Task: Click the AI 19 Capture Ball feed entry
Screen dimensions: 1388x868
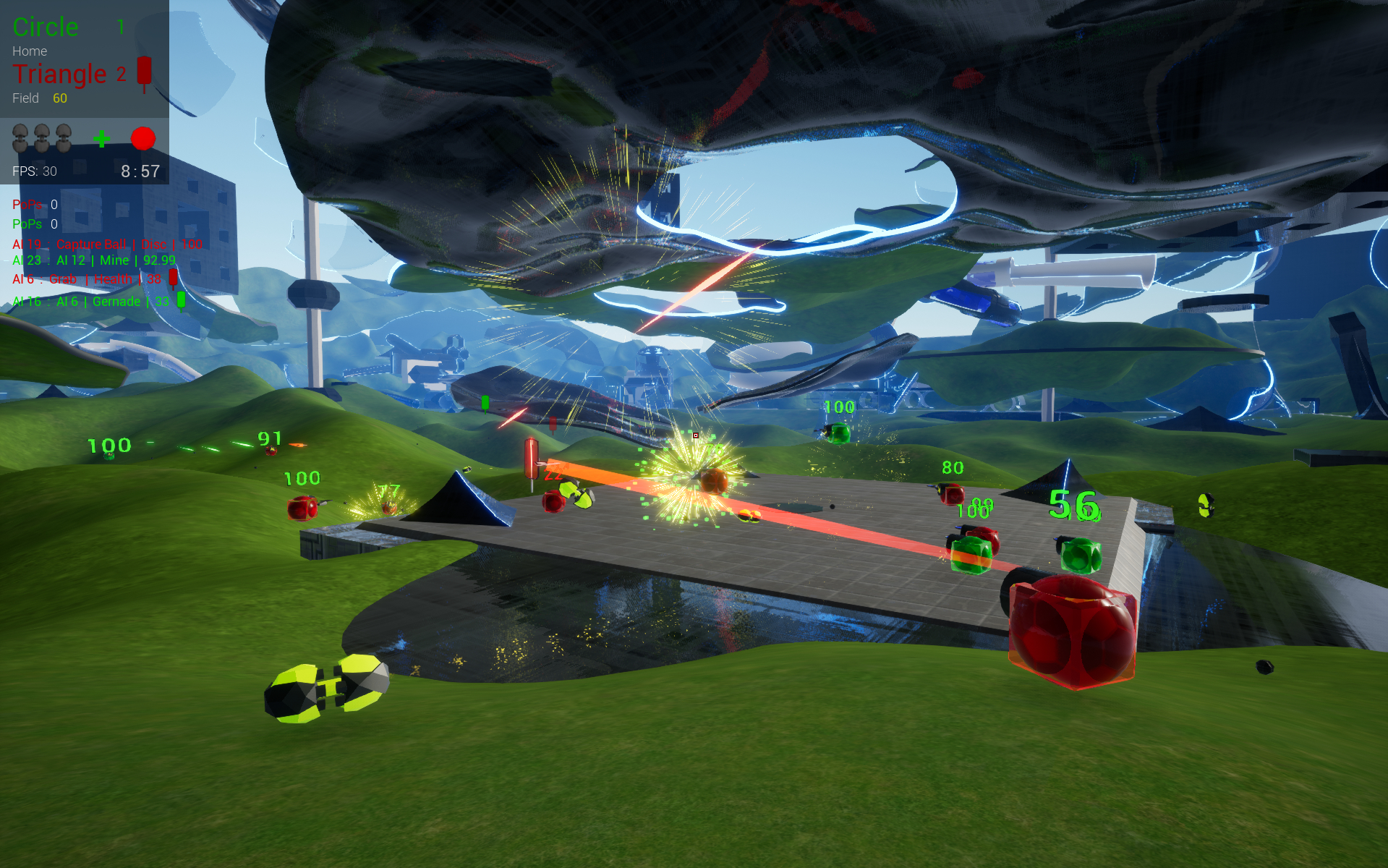Action: (x=107, y=244)
